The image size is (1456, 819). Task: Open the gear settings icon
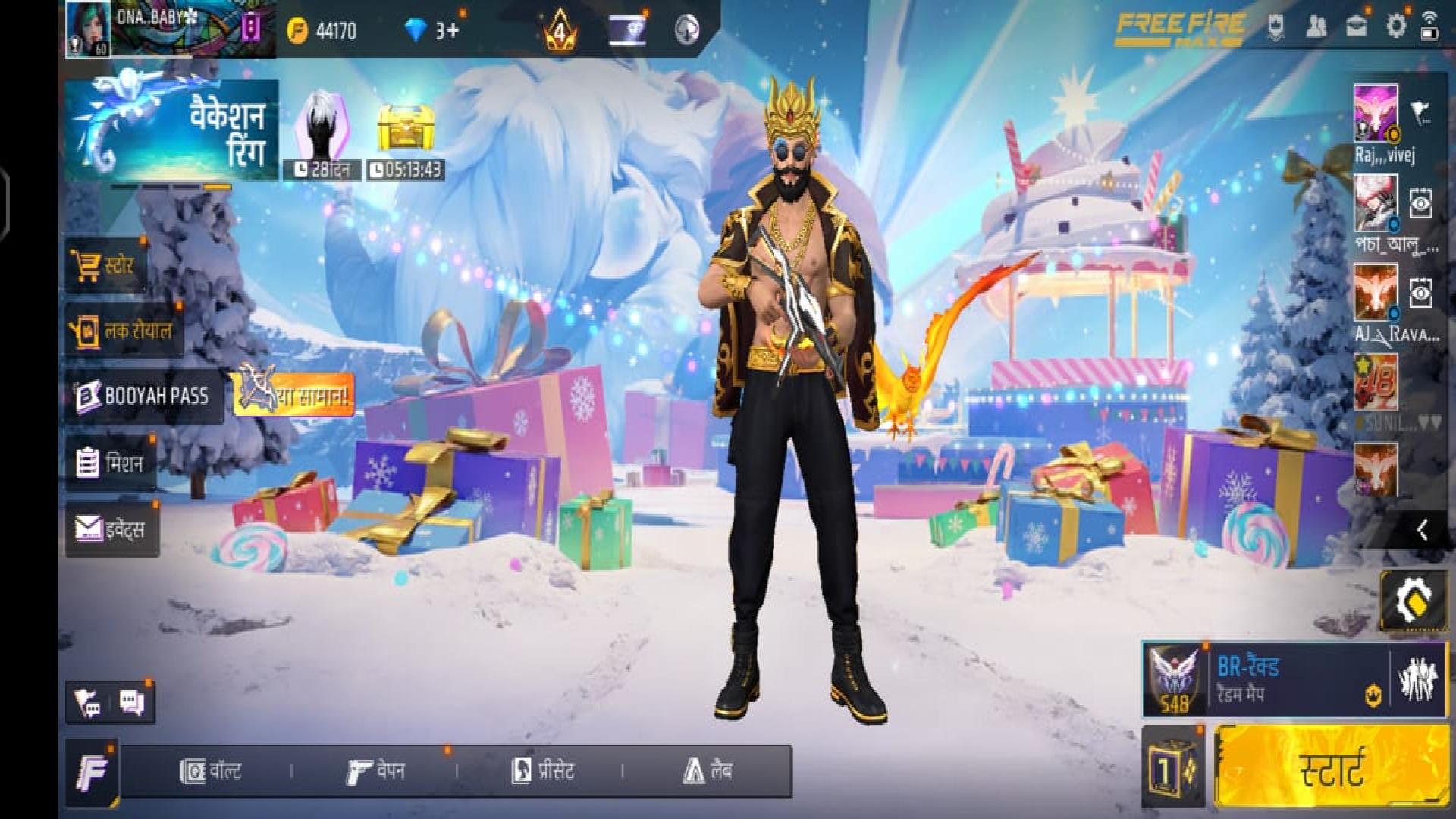[x=1395, y=27]
